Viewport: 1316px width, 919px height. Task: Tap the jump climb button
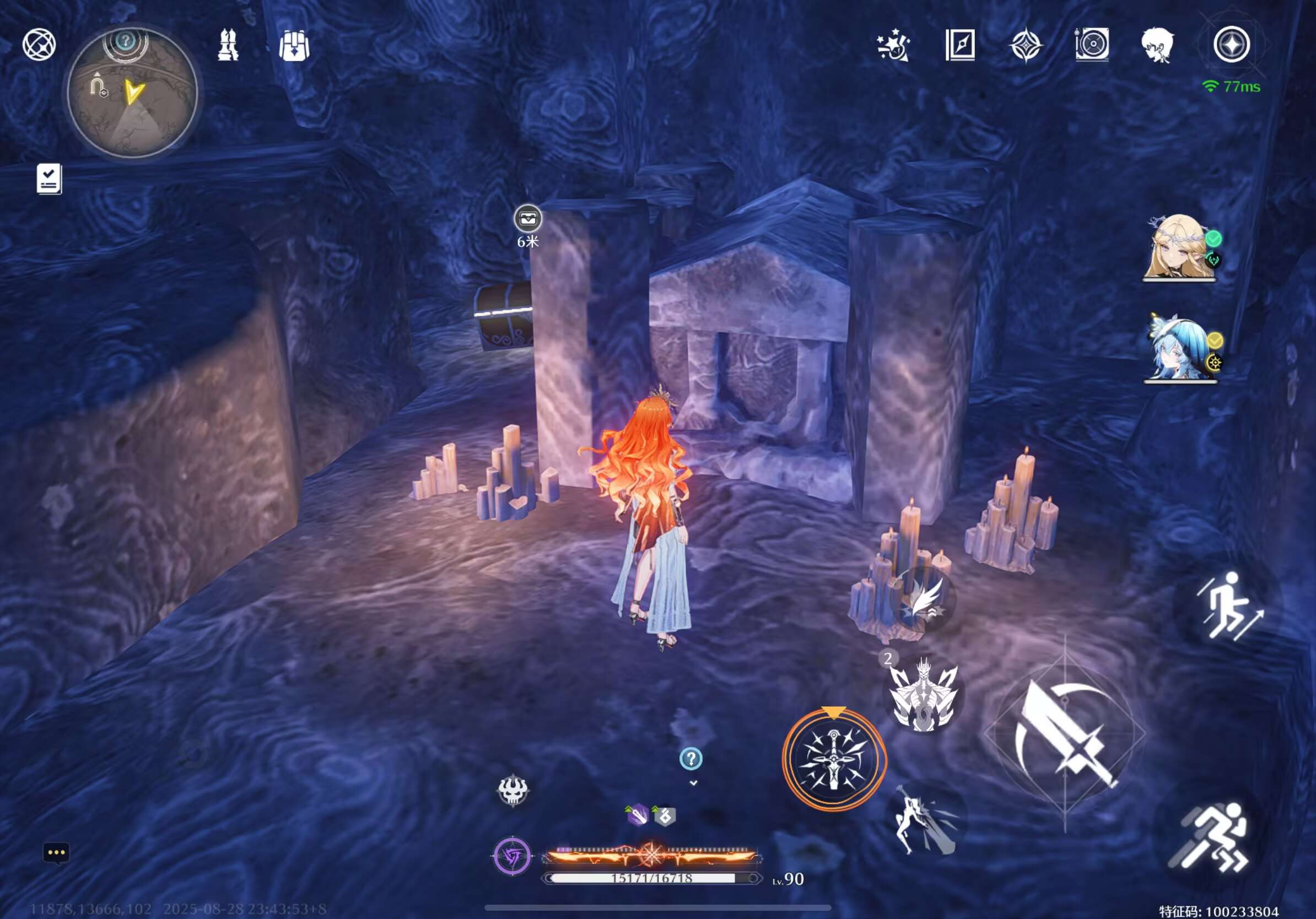[x=1228, y=606]
